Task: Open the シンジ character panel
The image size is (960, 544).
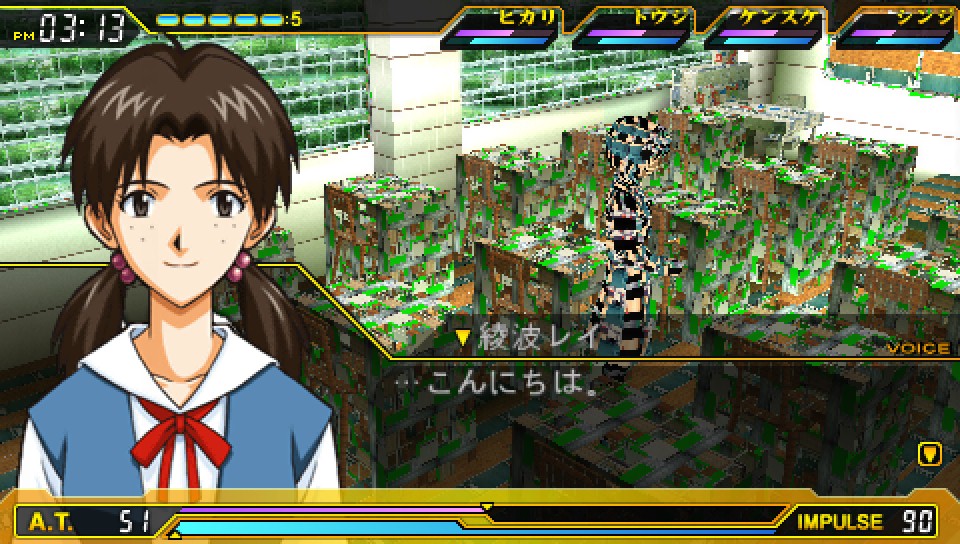Action: click(896, 27)
